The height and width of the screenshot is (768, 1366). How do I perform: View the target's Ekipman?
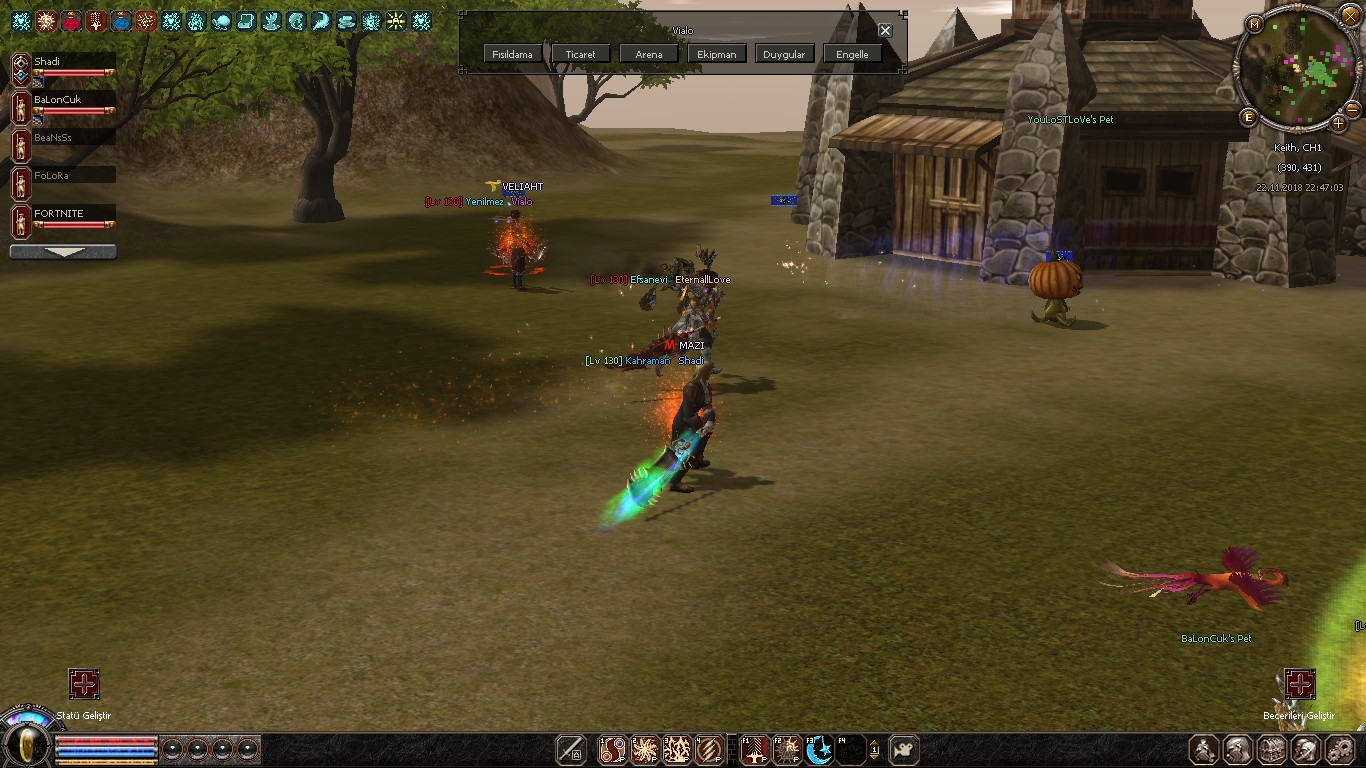pos(716,54)
